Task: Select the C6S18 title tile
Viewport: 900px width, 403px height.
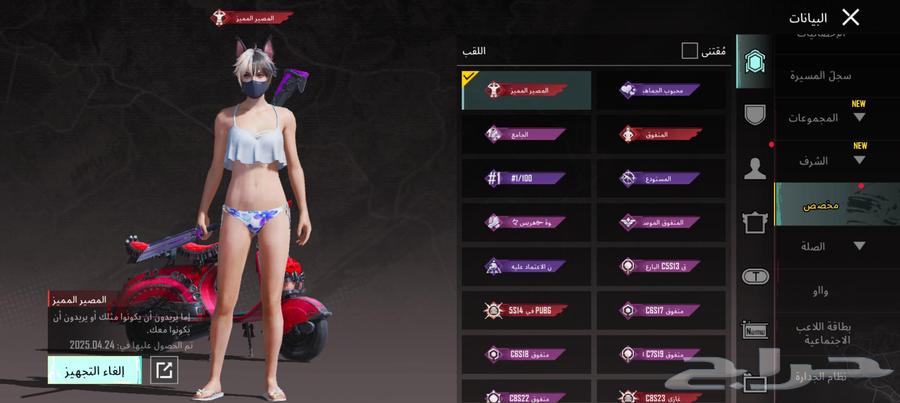Action: click(x=526, y=354)
